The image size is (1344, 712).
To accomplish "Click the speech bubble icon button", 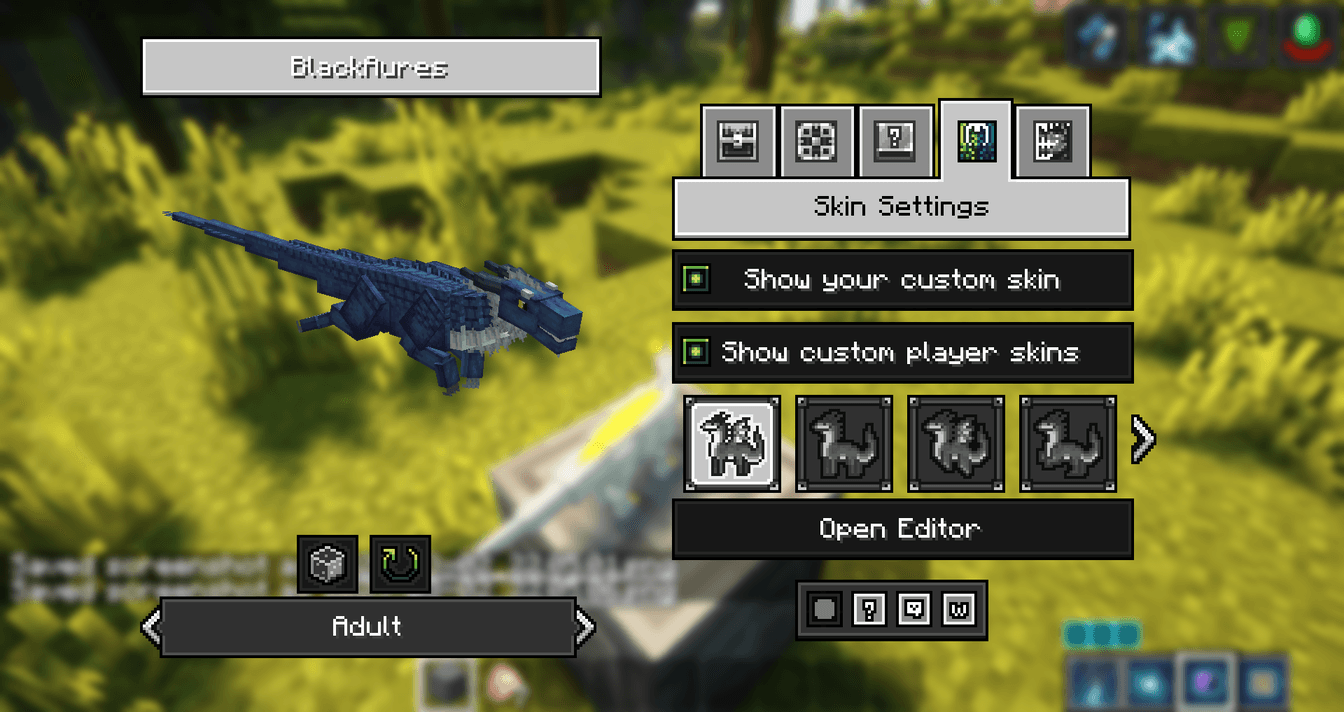I will (914, 610).
